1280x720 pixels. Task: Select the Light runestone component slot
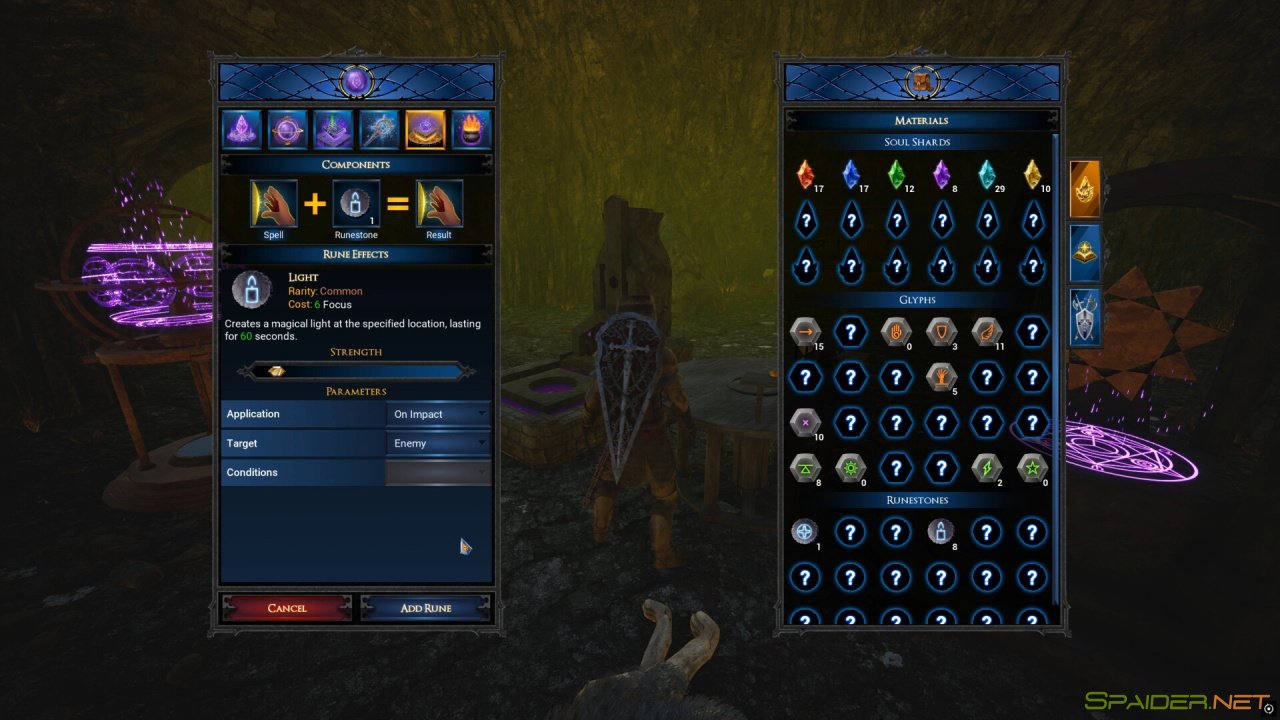click(x=356, y=204)
